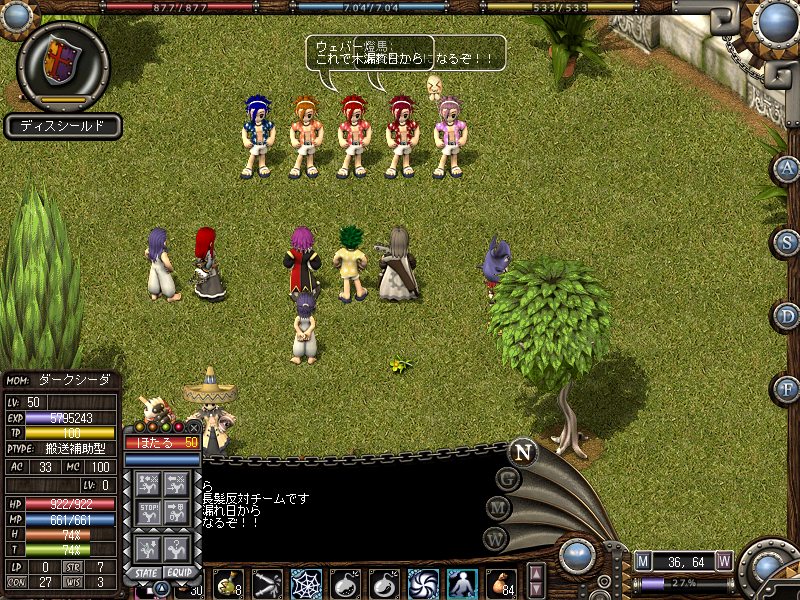Screen dimensions: 800x600
Task: Activate the glowing figure skill icon
Action: (x=462, y=583)
